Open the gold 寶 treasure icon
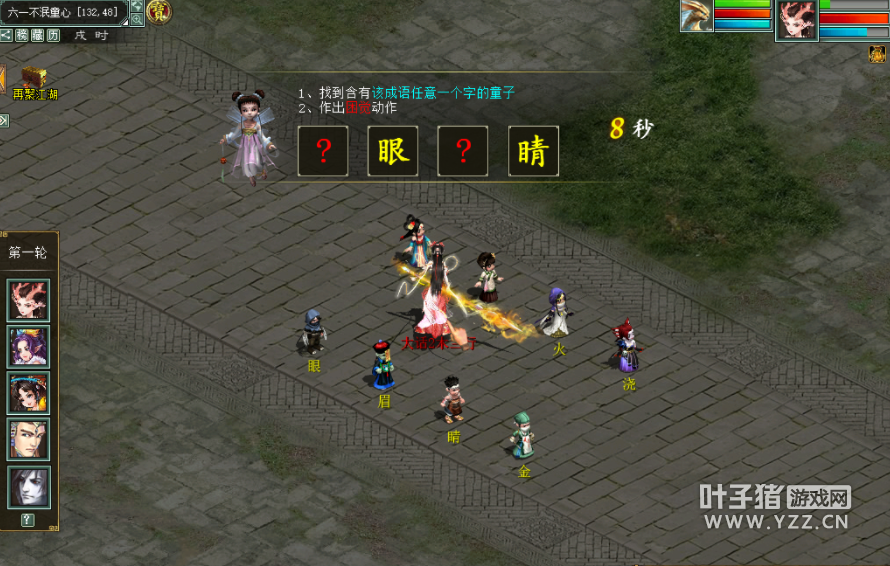Viewport: 890px width, 566px height. [158, 12]
